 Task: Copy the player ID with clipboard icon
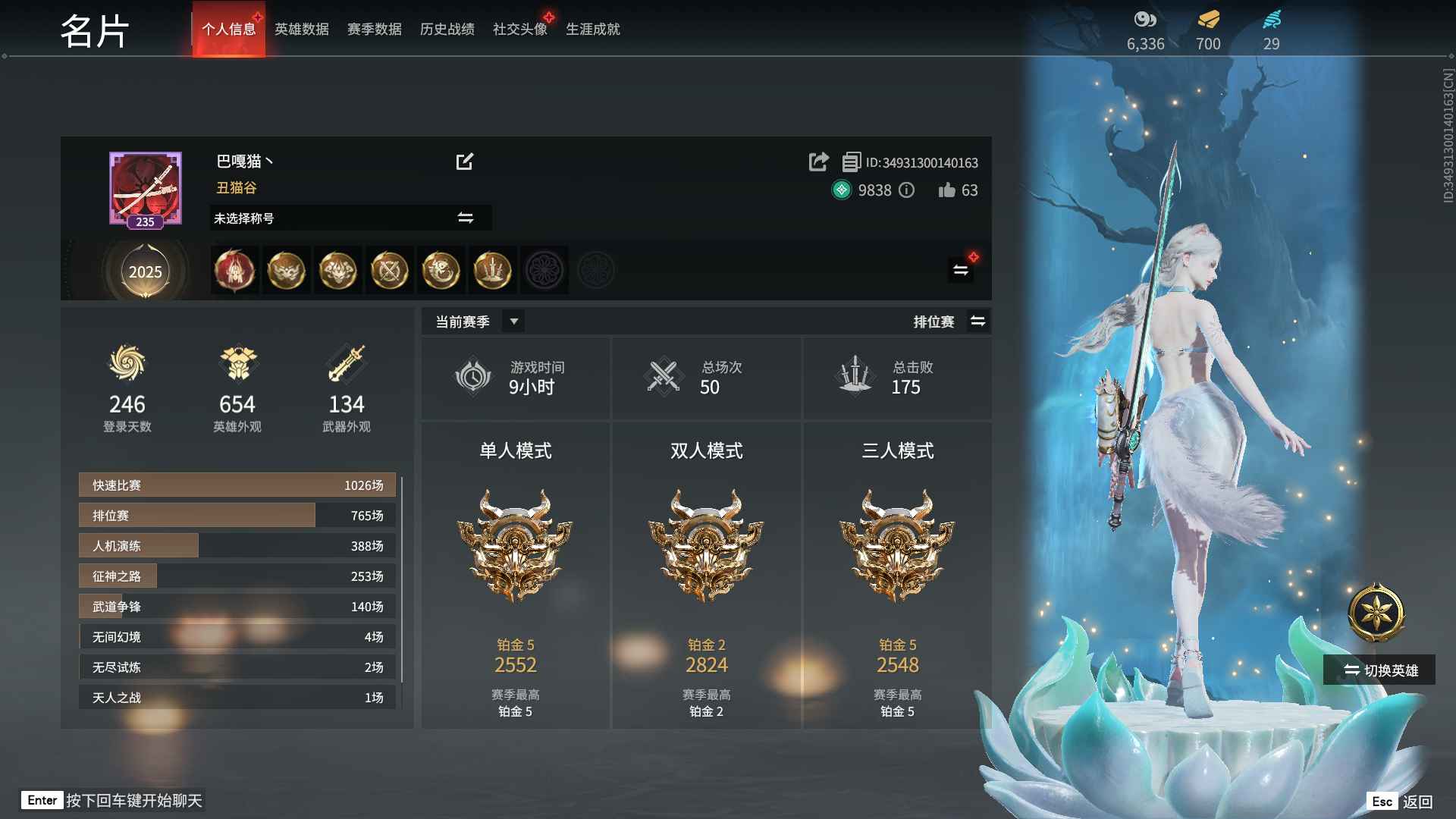pos(851,162)
